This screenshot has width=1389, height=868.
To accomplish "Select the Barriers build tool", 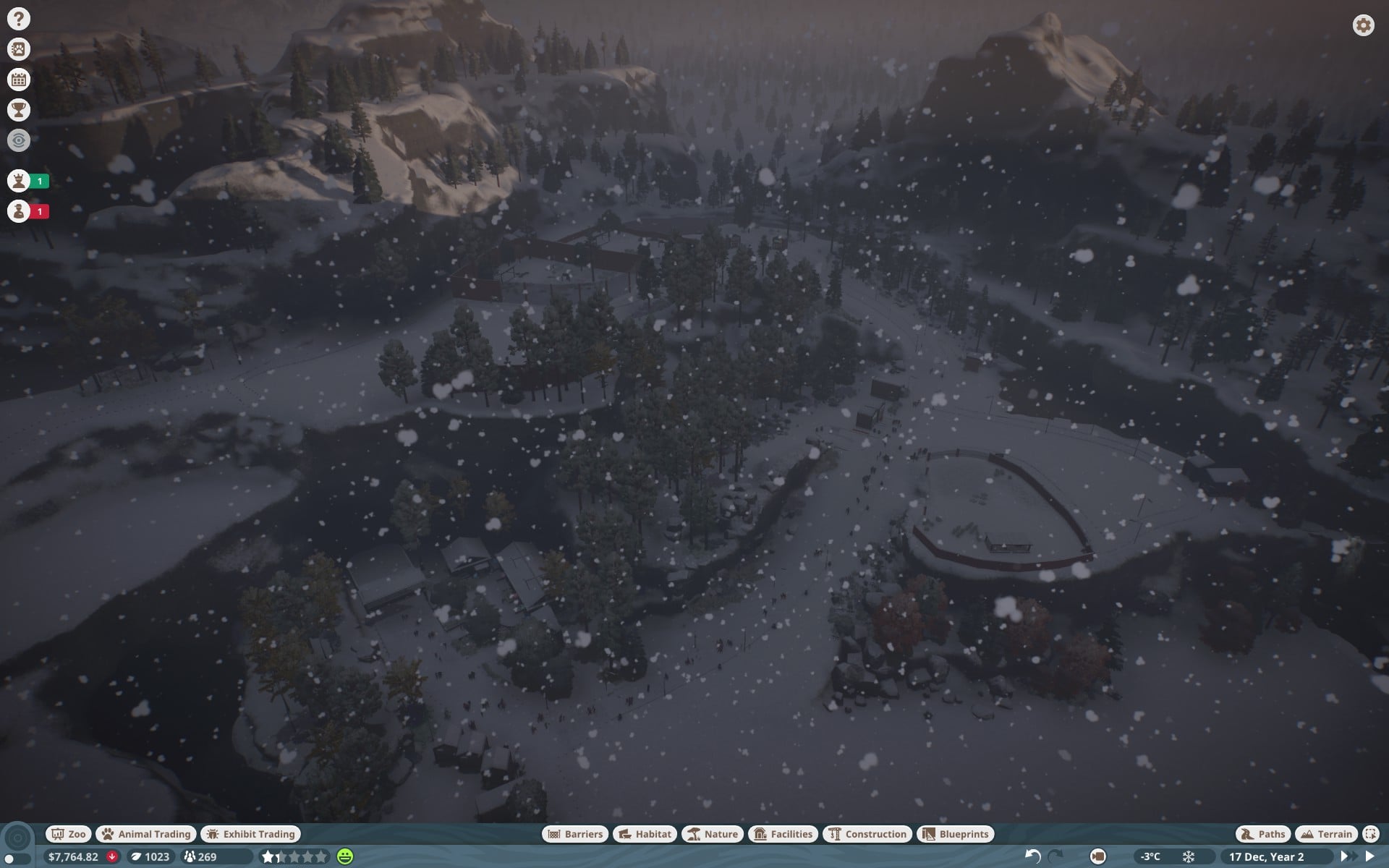I will [575, 834].
